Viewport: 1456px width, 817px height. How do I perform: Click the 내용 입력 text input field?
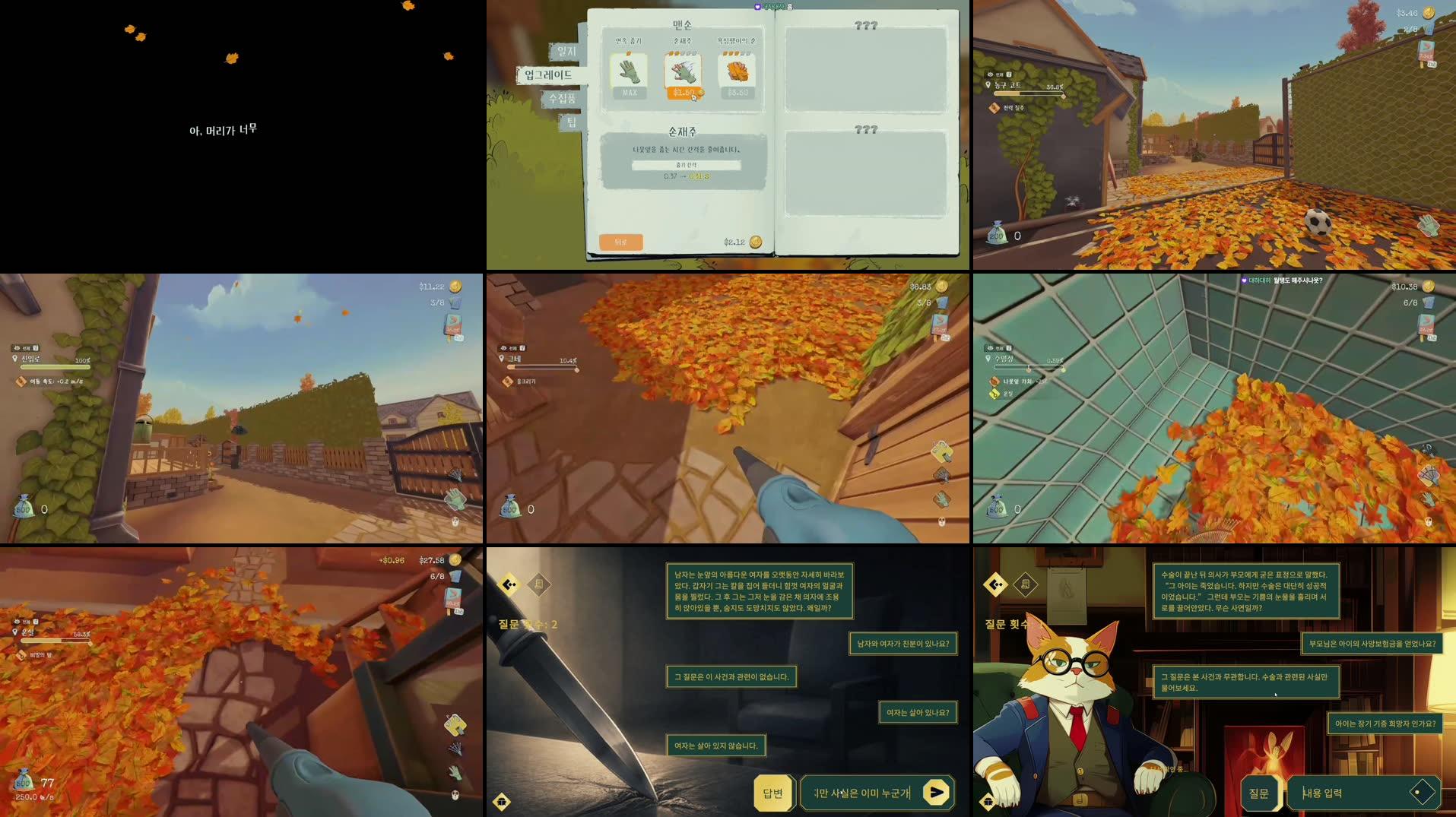coord(1353,792)
